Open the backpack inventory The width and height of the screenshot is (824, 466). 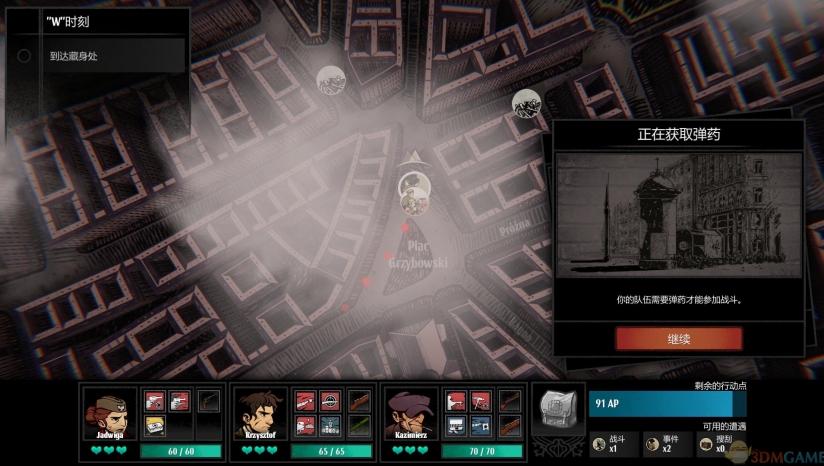click(558, 408)
